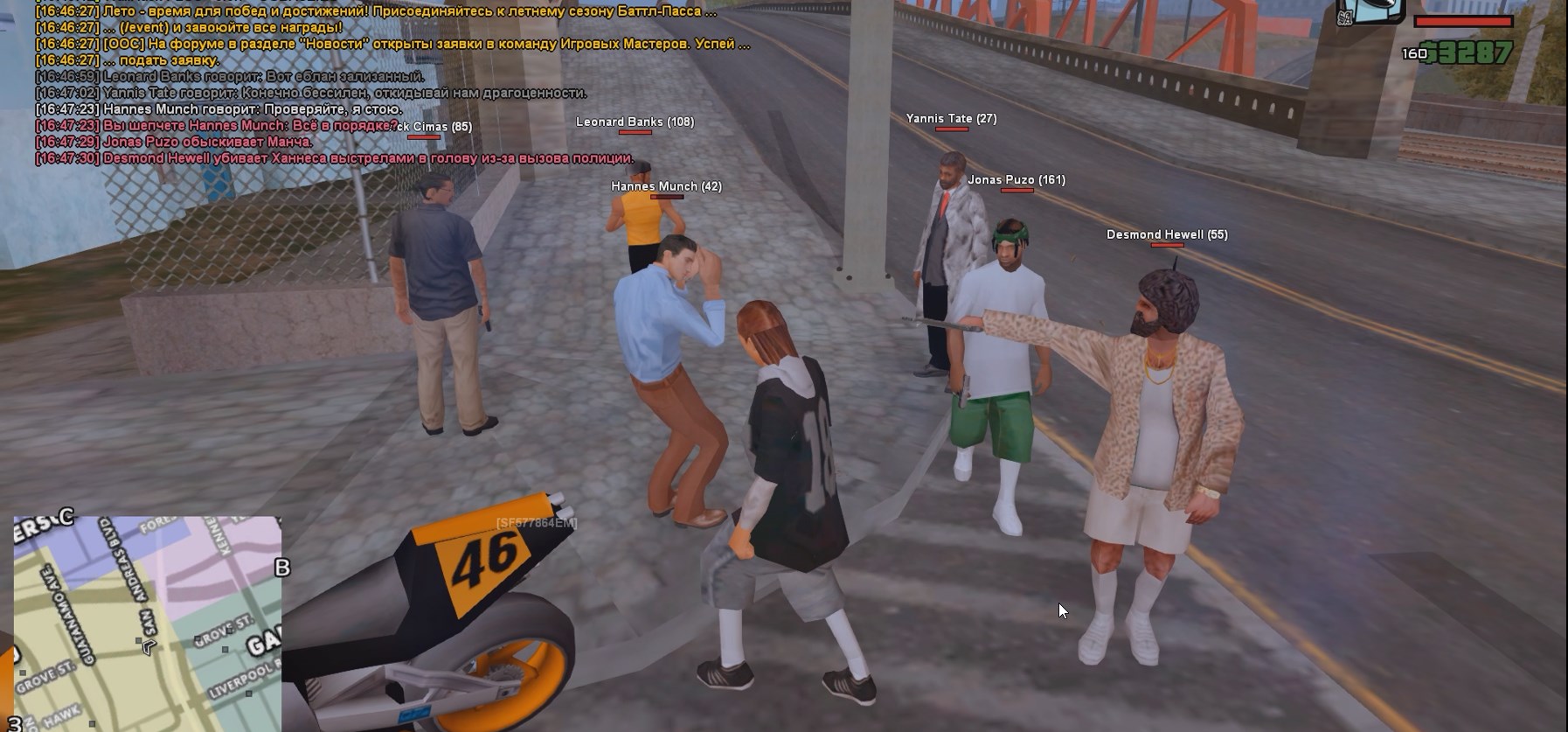Screen dimensions: 1568x732
Task: Click the chat line about Desmond Hewell
Action: click(335, 158)
